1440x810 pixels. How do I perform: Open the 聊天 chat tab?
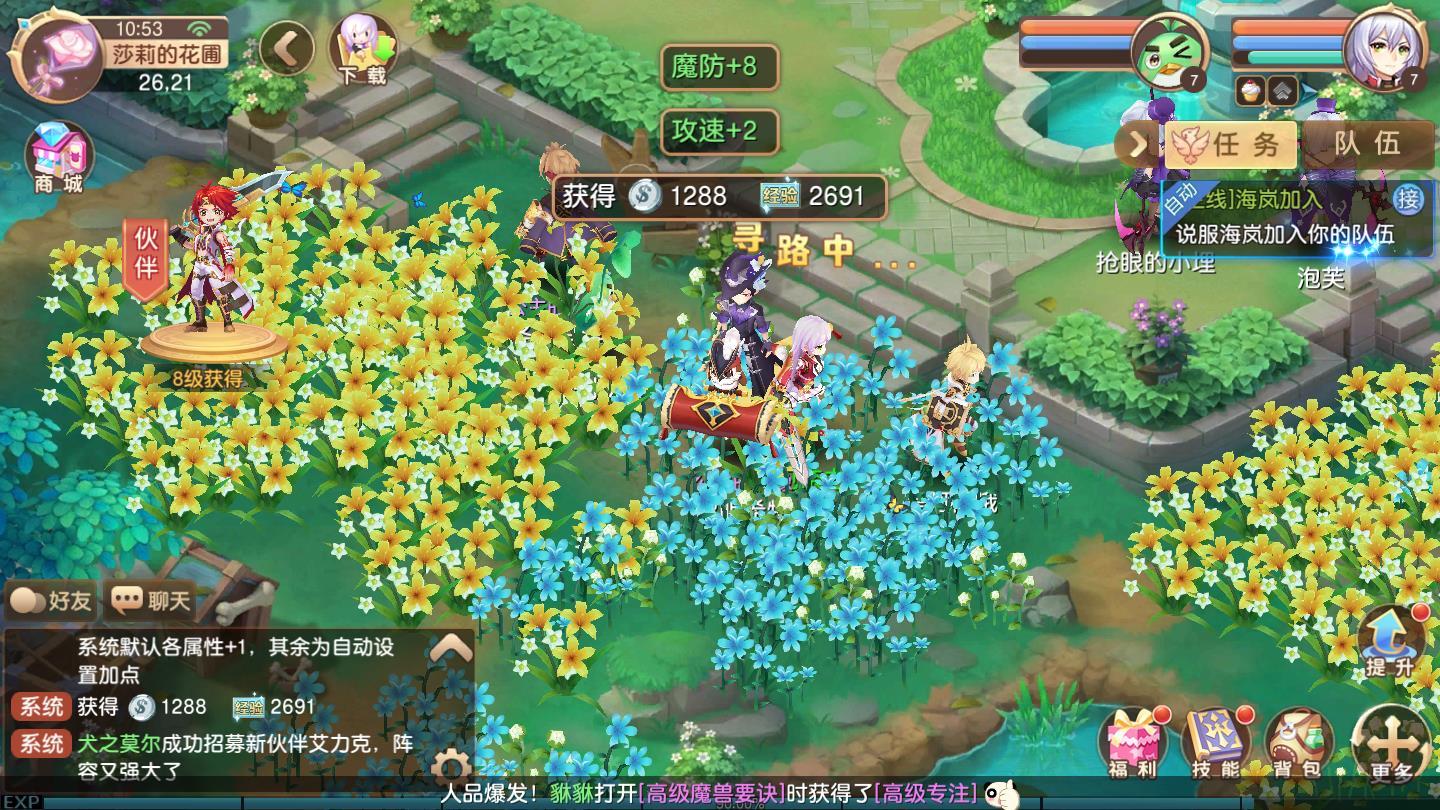(148, 600)
